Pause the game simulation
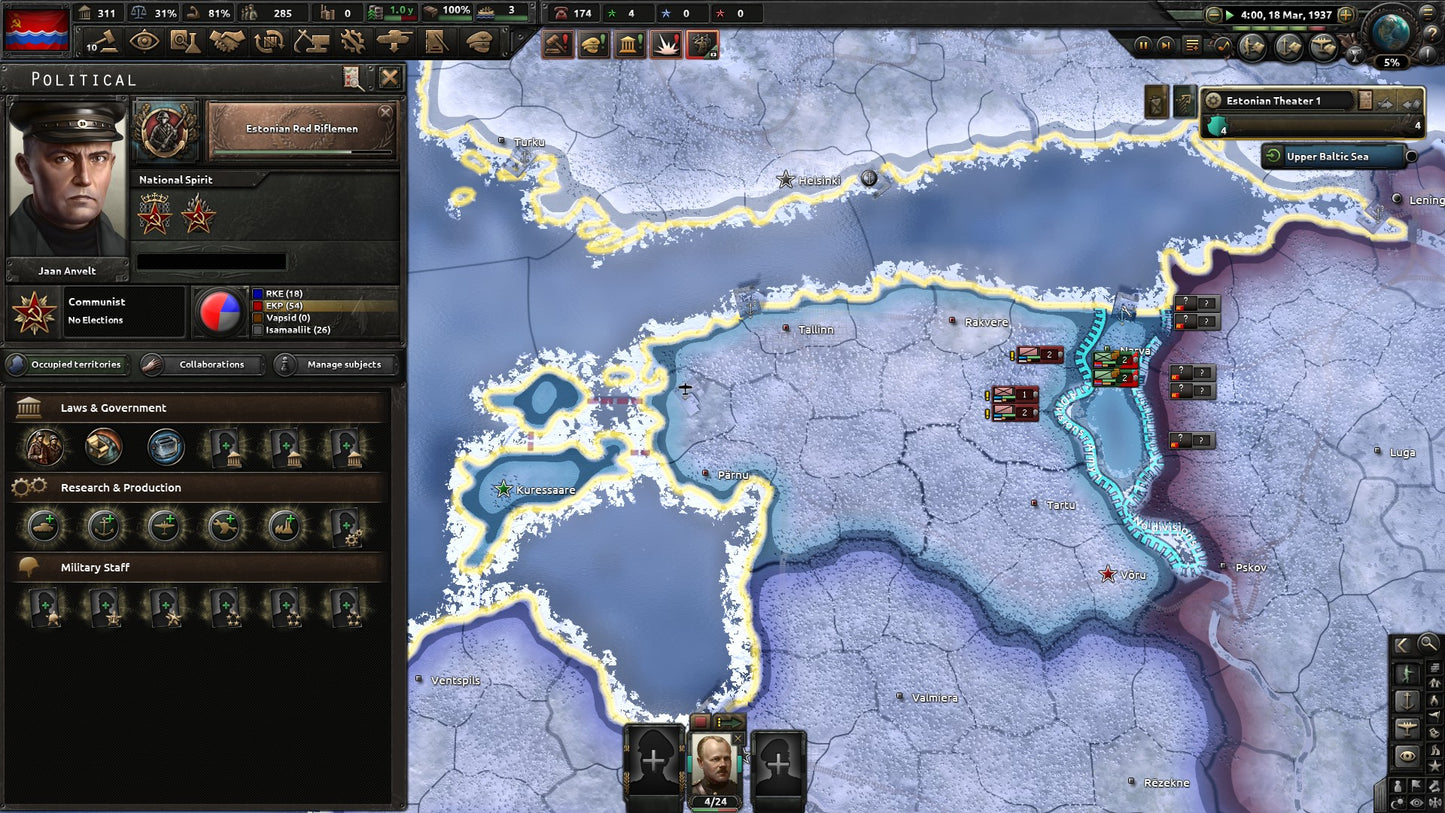The width and height of the screenshot is (1445, 813). click(1143, 45)
